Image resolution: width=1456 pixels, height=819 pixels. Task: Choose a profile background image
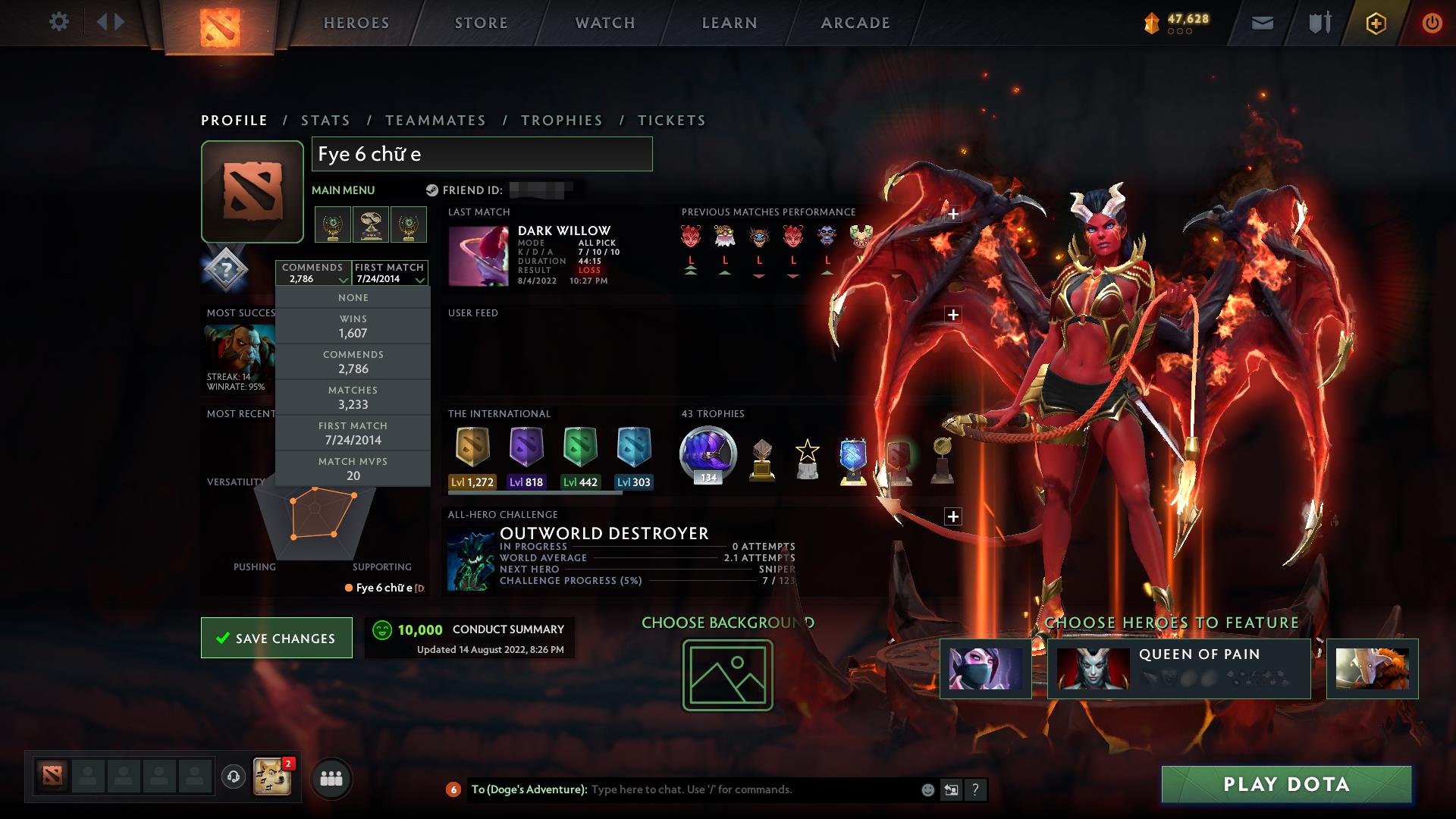[727, 675]
